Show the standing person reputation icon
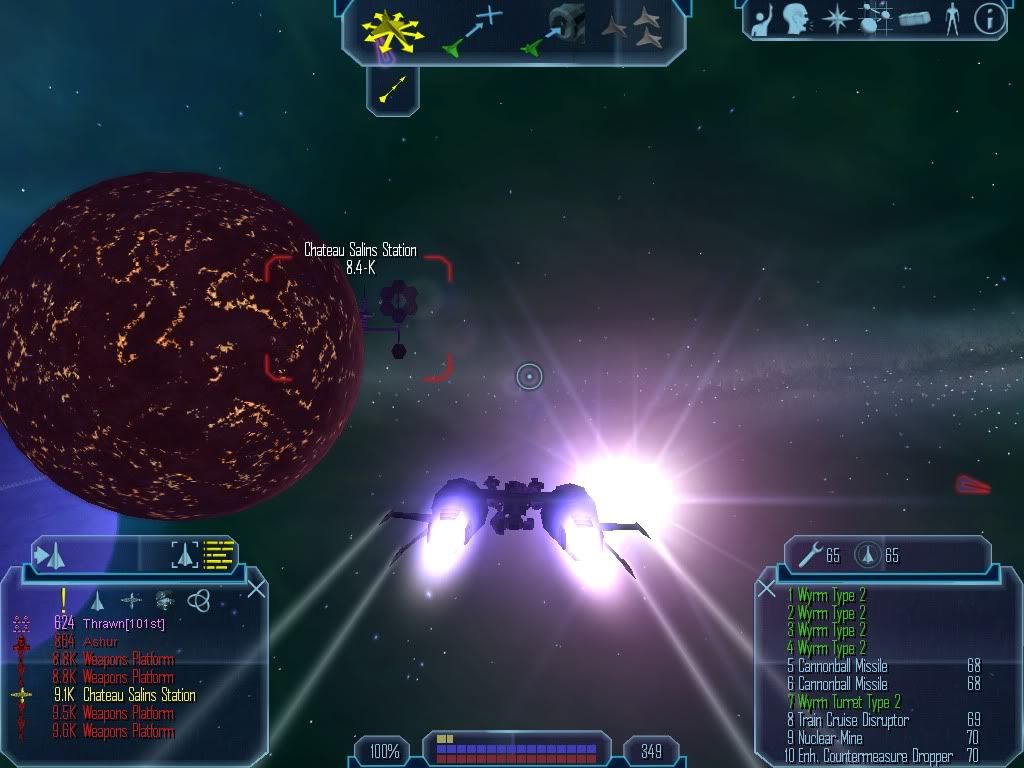This screenshot has height=768, width=1024. point(951,19)
